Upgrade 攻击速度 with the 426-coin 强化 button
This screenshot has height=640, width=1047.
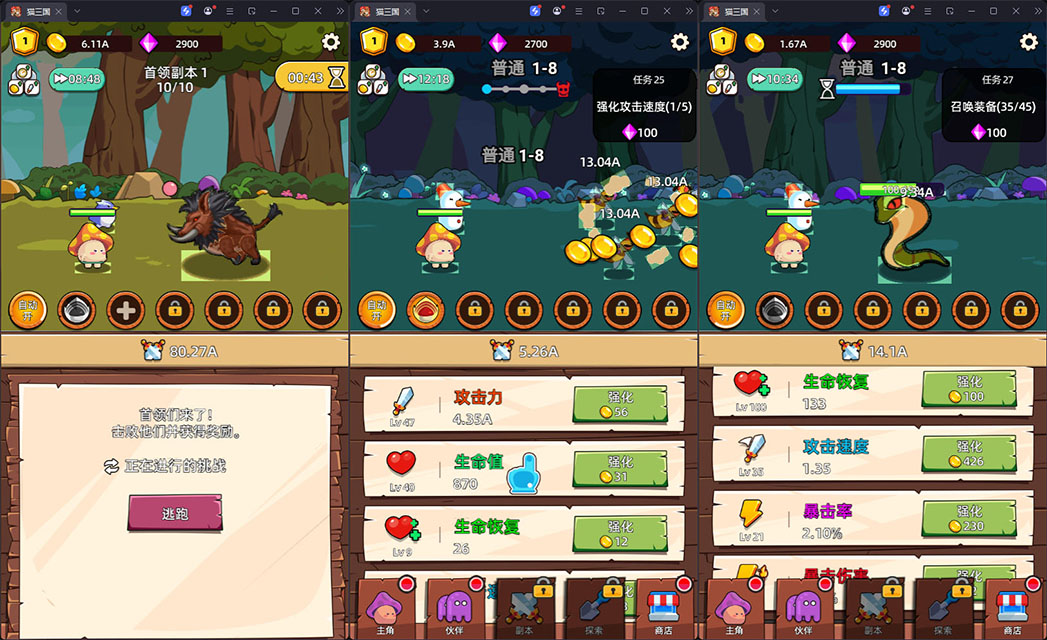pos(968,452)
